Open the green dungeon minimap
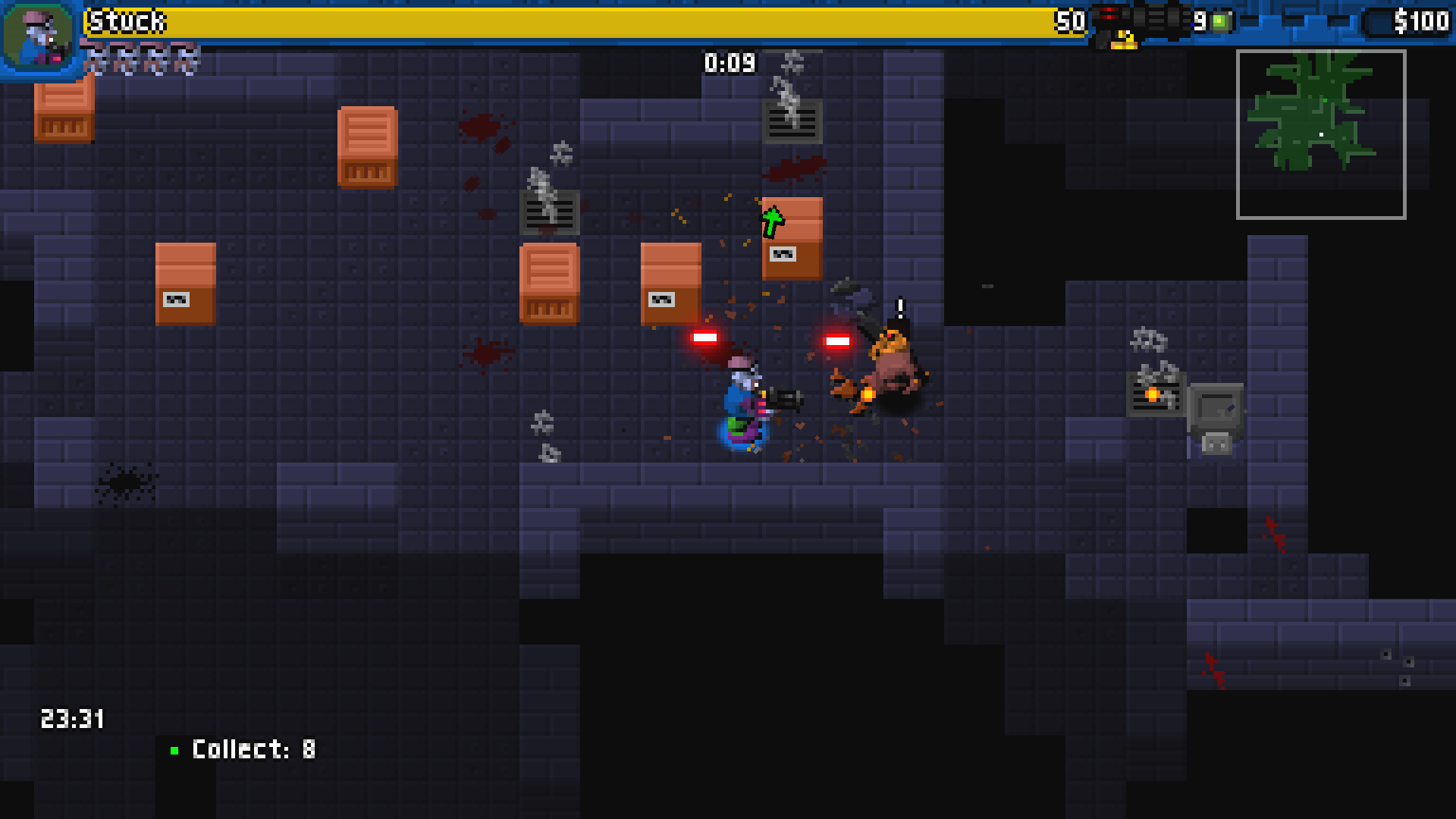The height and width of the screenshot is (819, 1456). (1321, 134)
